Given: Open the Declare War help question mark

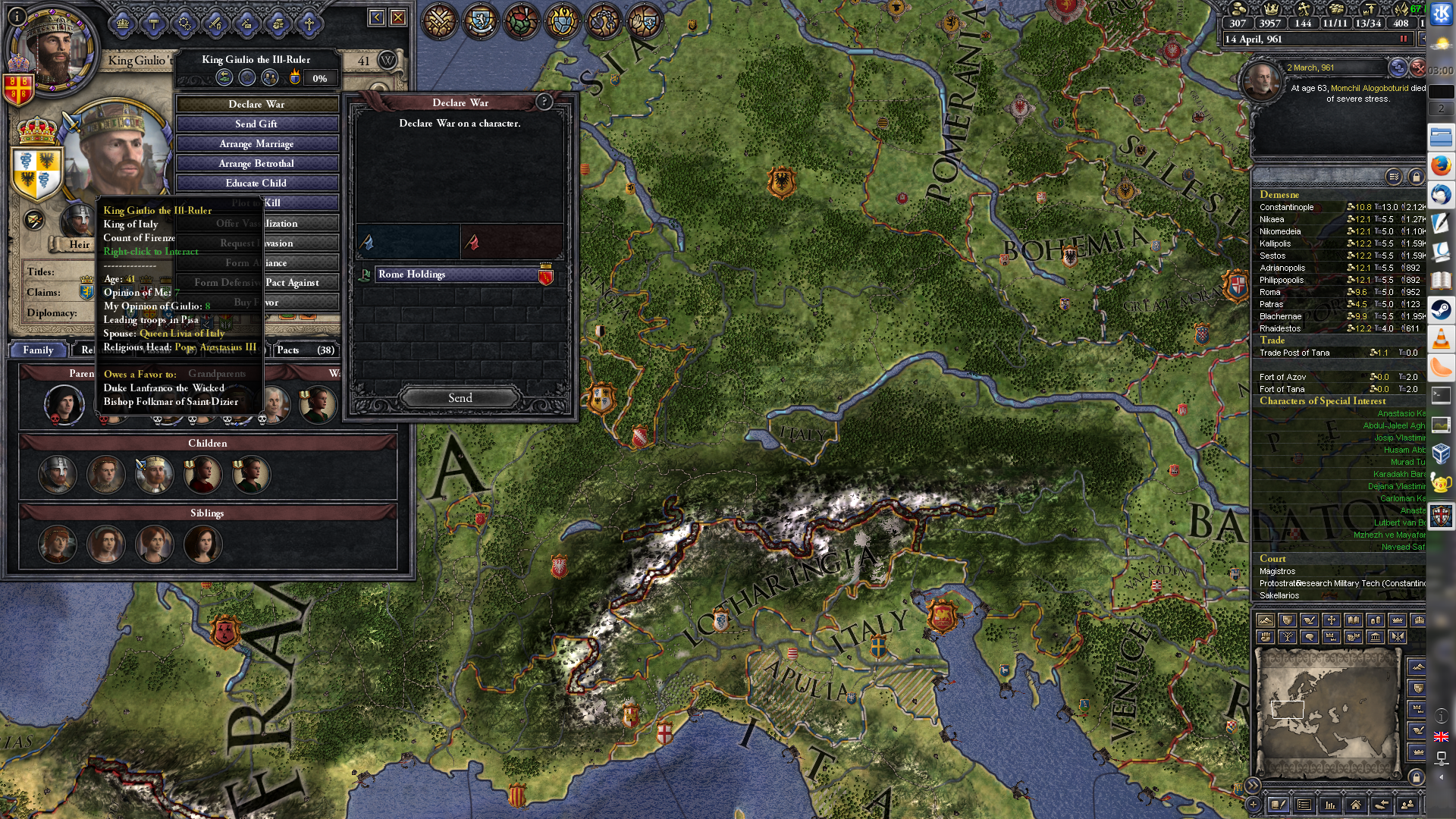Looking at the screenshot, I should tap(544, 102).
